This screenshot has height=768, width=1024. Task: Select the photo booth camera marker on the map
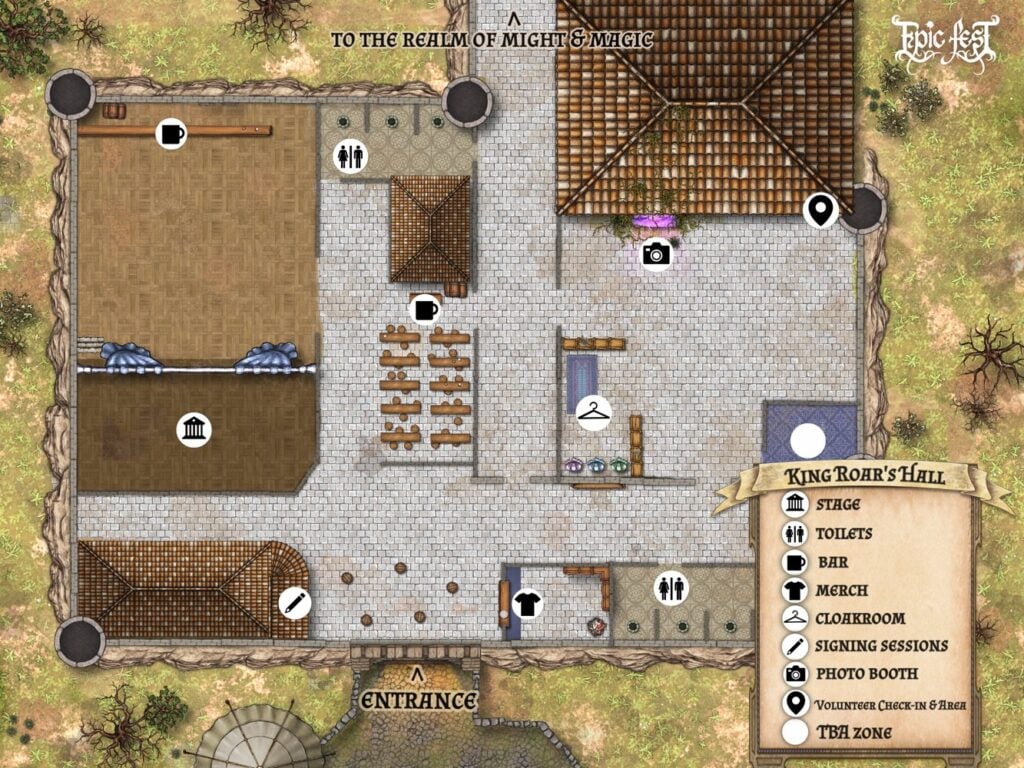tap(656, 254)
